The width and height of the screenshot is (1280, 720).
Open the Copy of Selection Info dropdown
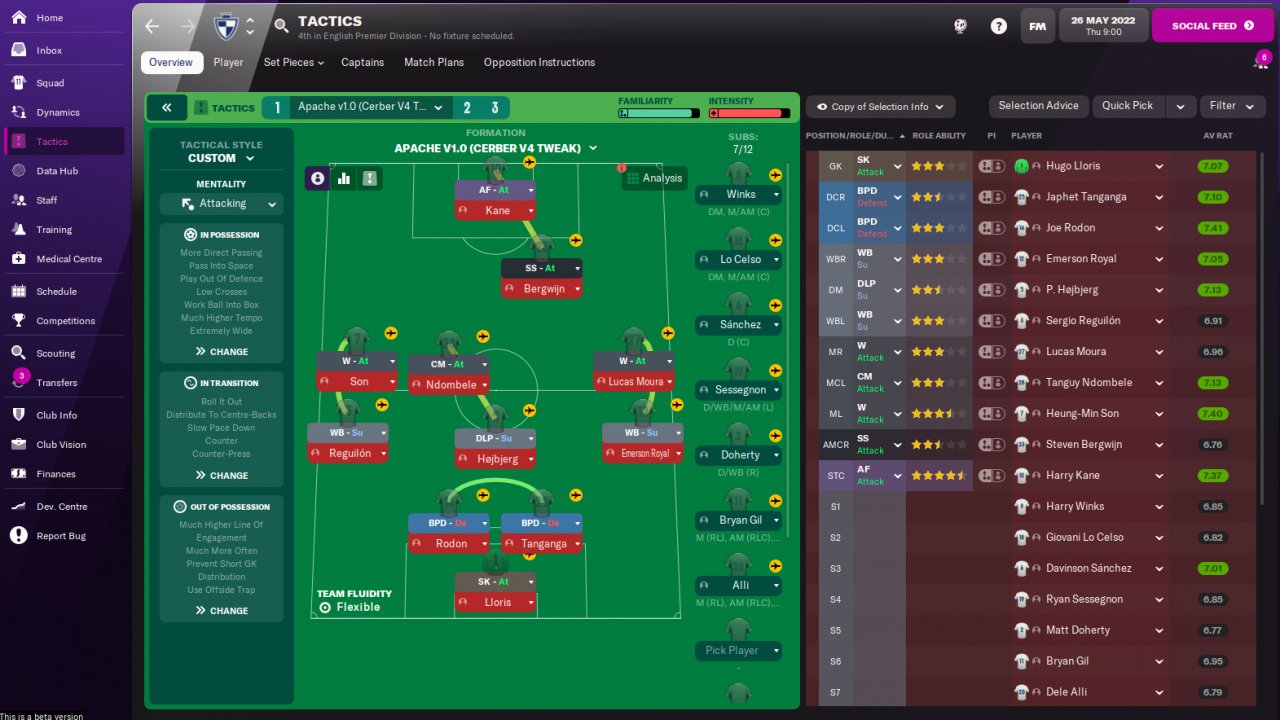point(880,107)
